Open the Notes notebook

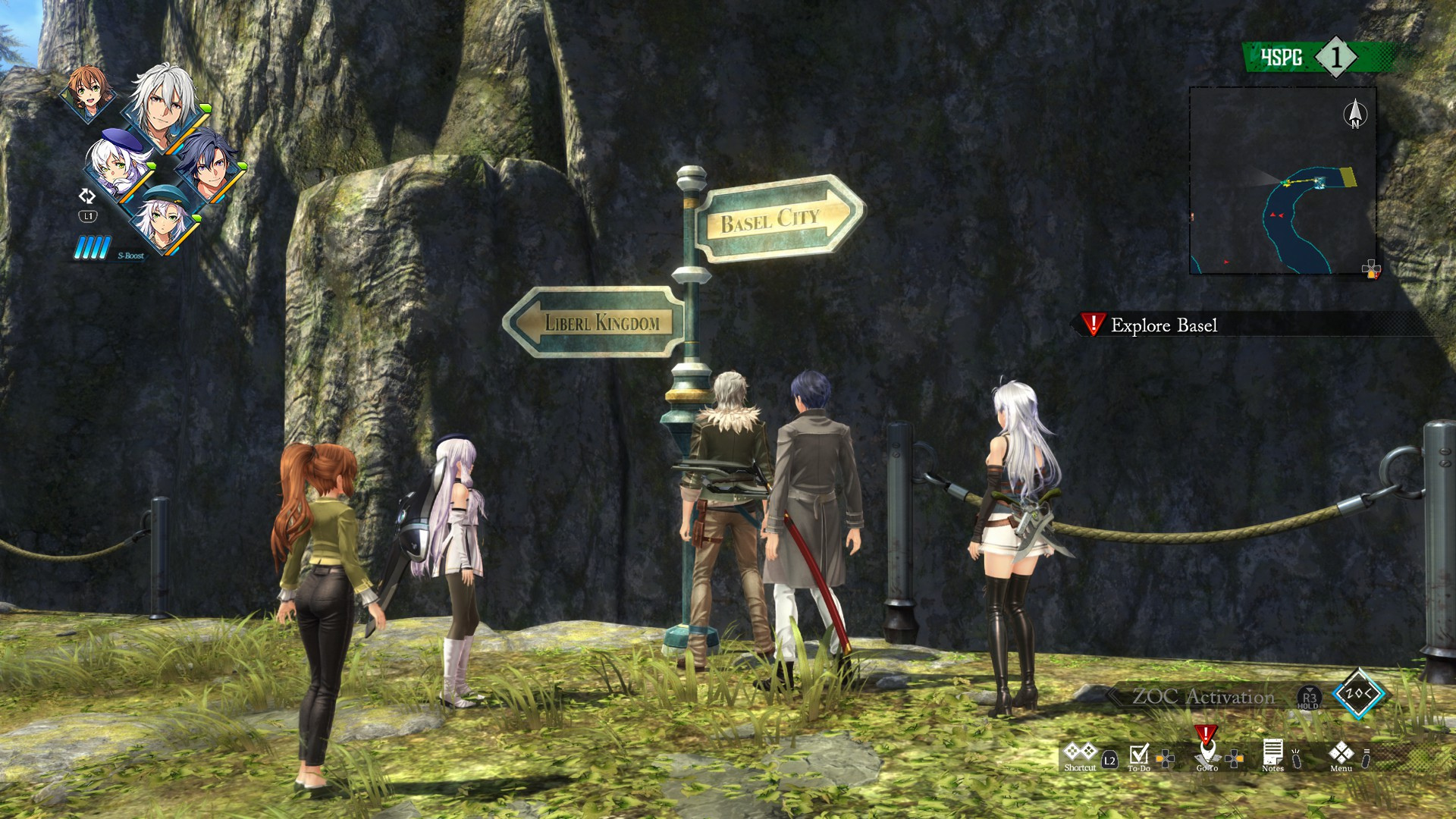1272,755
